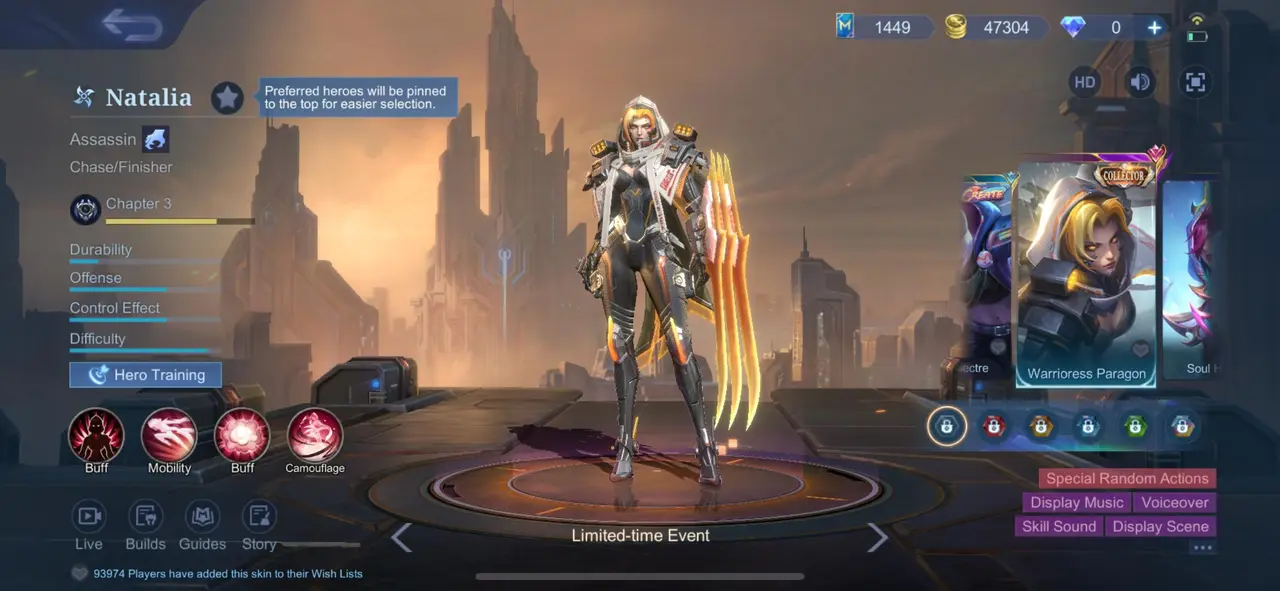
Task: Open hero Guides
Action: [202, 516]
